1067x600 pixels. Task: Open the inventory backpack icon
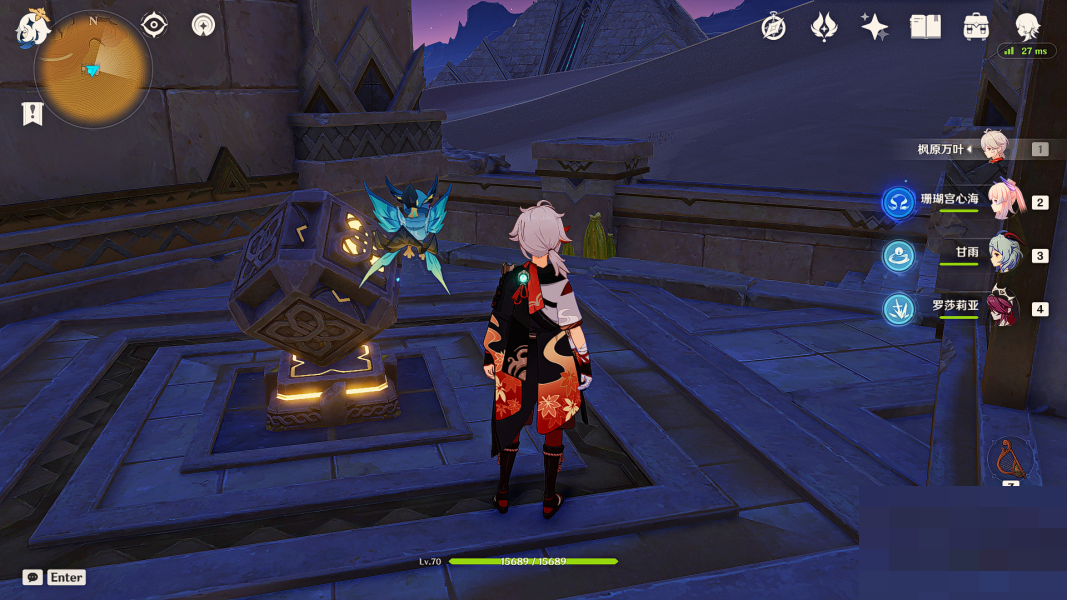click(976, 27)
